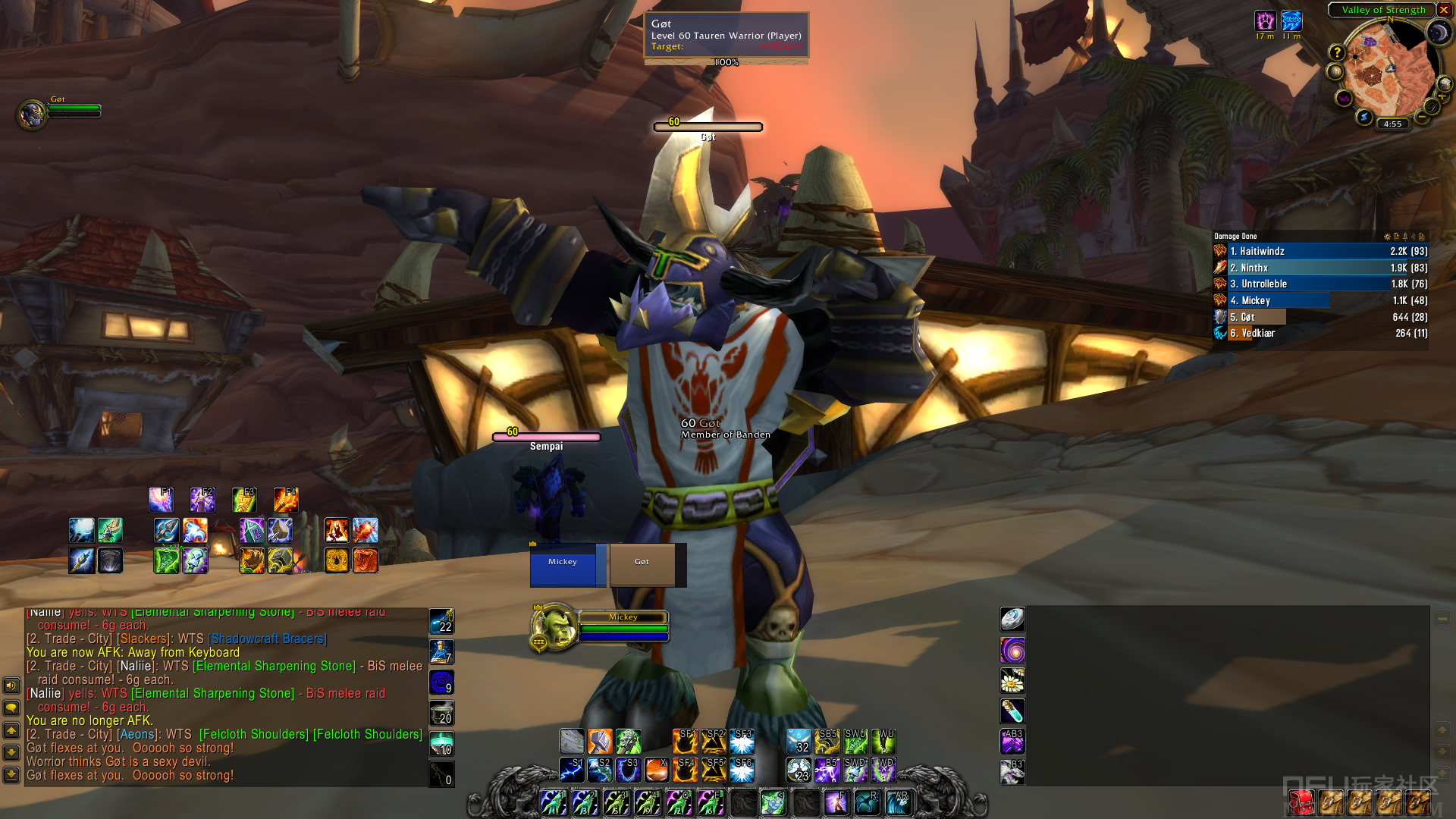Open the Shadowcraft Bracers chat link
The width and height of the screenshot is (1456, 819).
[x=267, y=639]
